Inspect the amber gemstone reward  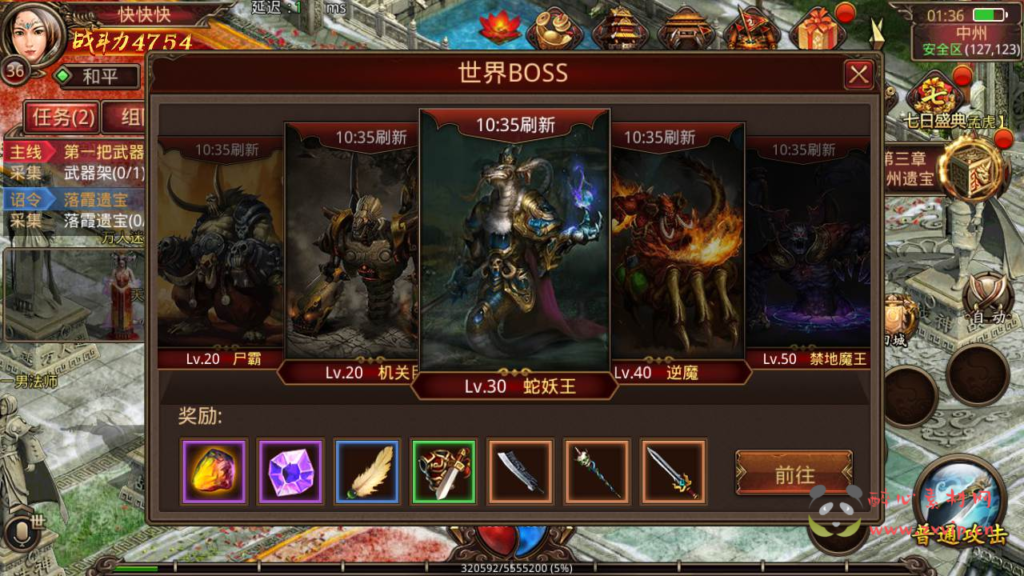coord(213,471)
